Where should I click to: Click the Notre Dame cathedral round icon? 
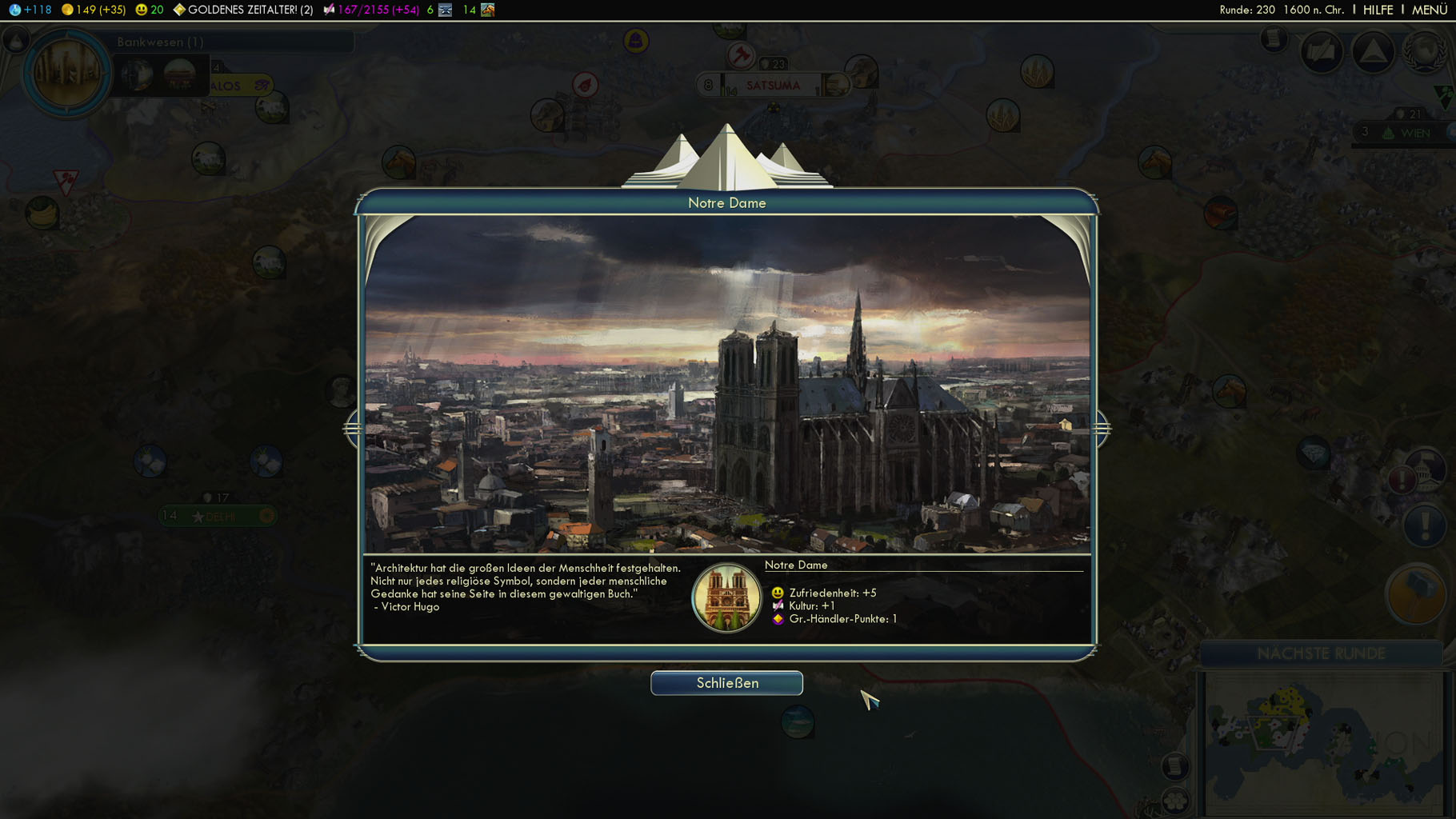point(726,597)
